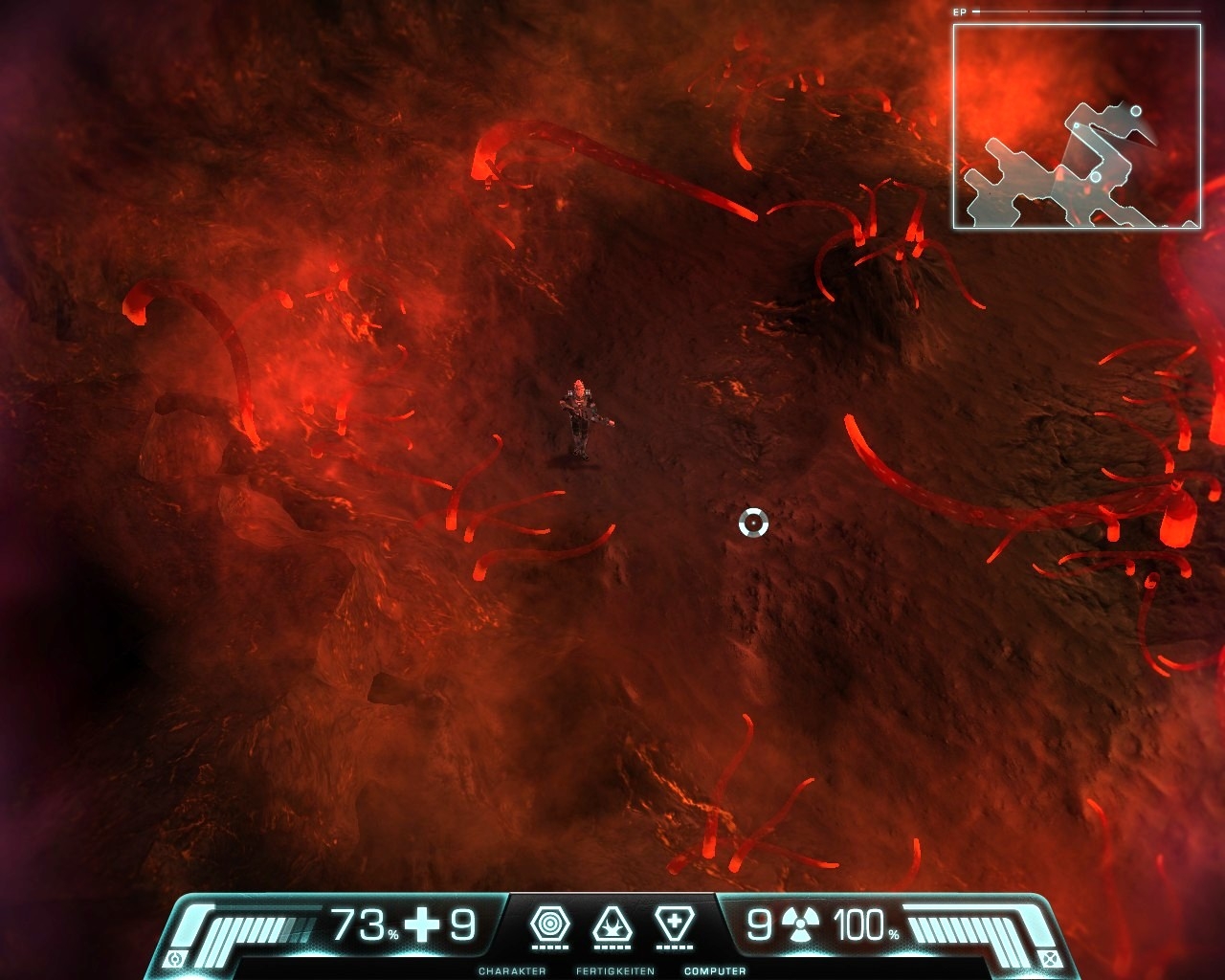1225x980 pixels.
Task: Use a medkit via the plus icon
Action: pos(422,925)
